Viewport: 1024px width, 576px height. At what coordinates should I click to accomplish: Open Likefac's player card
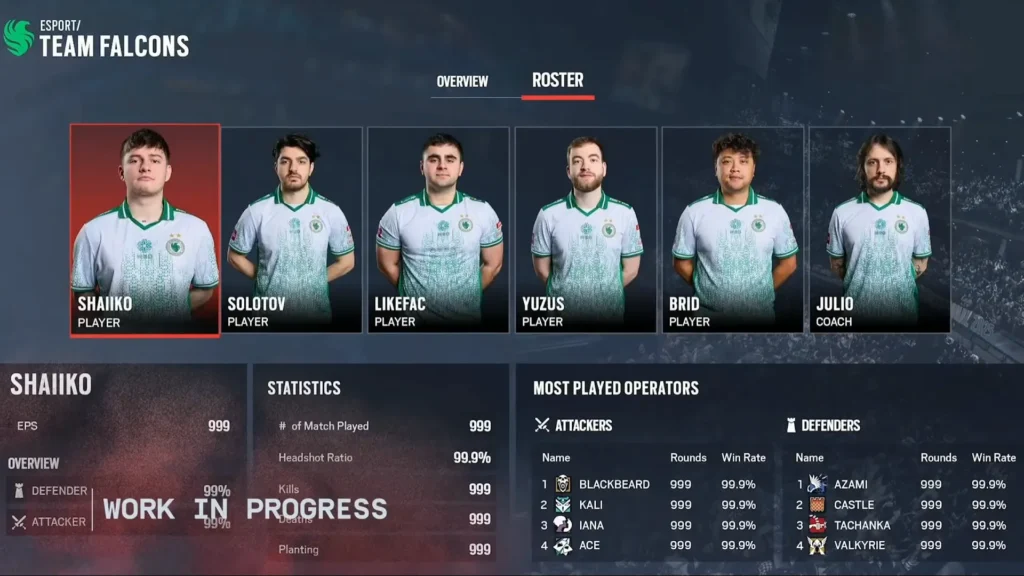tap(438, 230)
